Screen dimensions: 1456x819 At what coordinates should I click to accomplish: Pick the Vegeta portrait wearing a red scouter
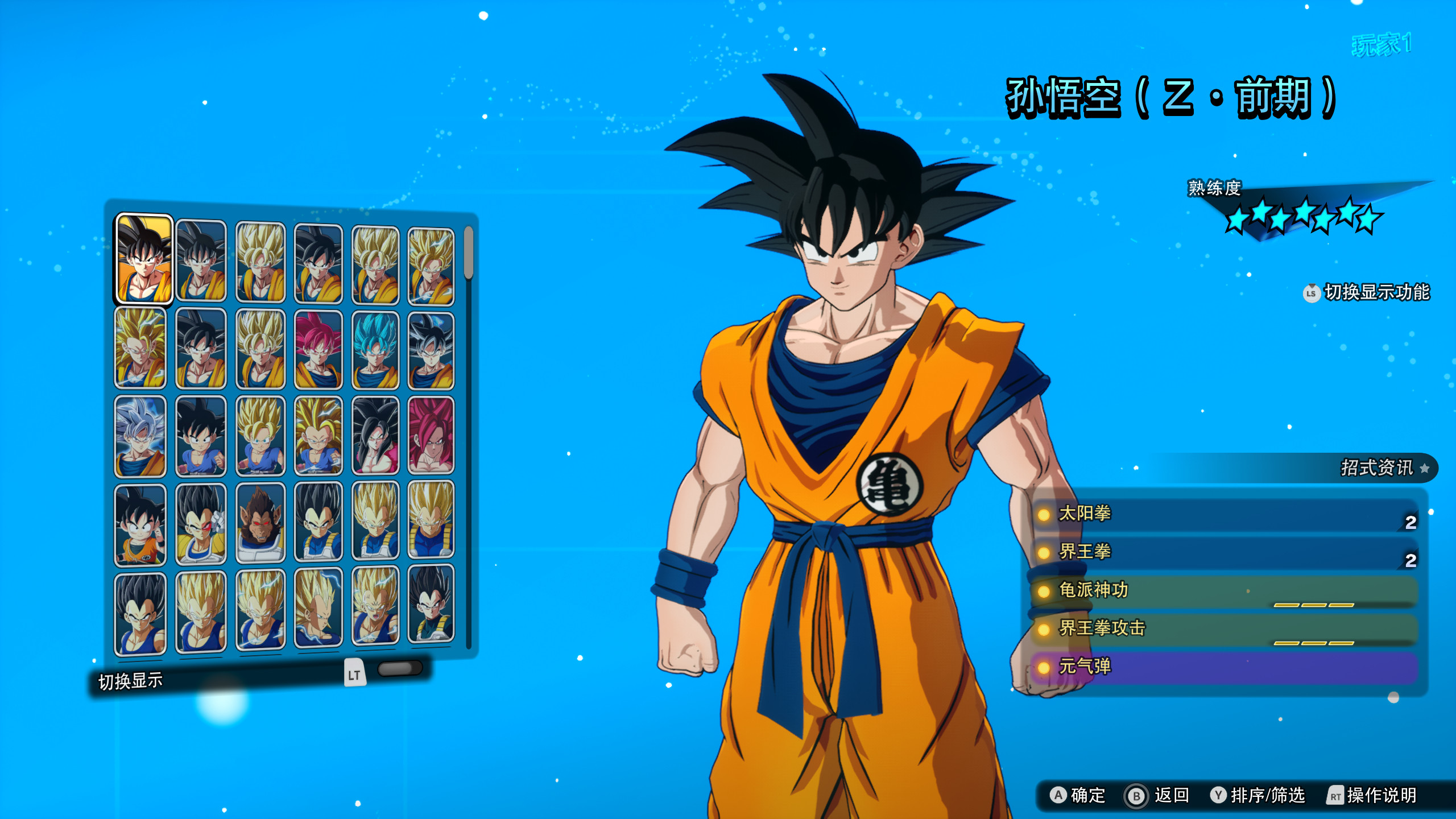coord(201,524)
